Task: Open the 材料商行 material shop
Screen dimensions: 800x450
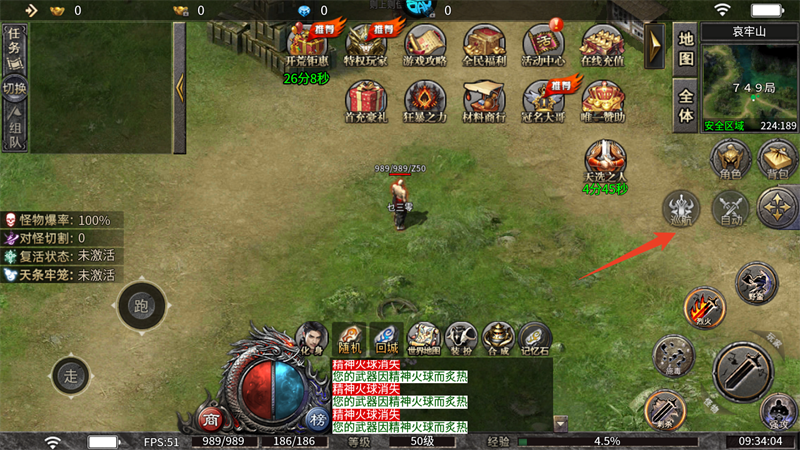Action: click(x=484, y=101)
